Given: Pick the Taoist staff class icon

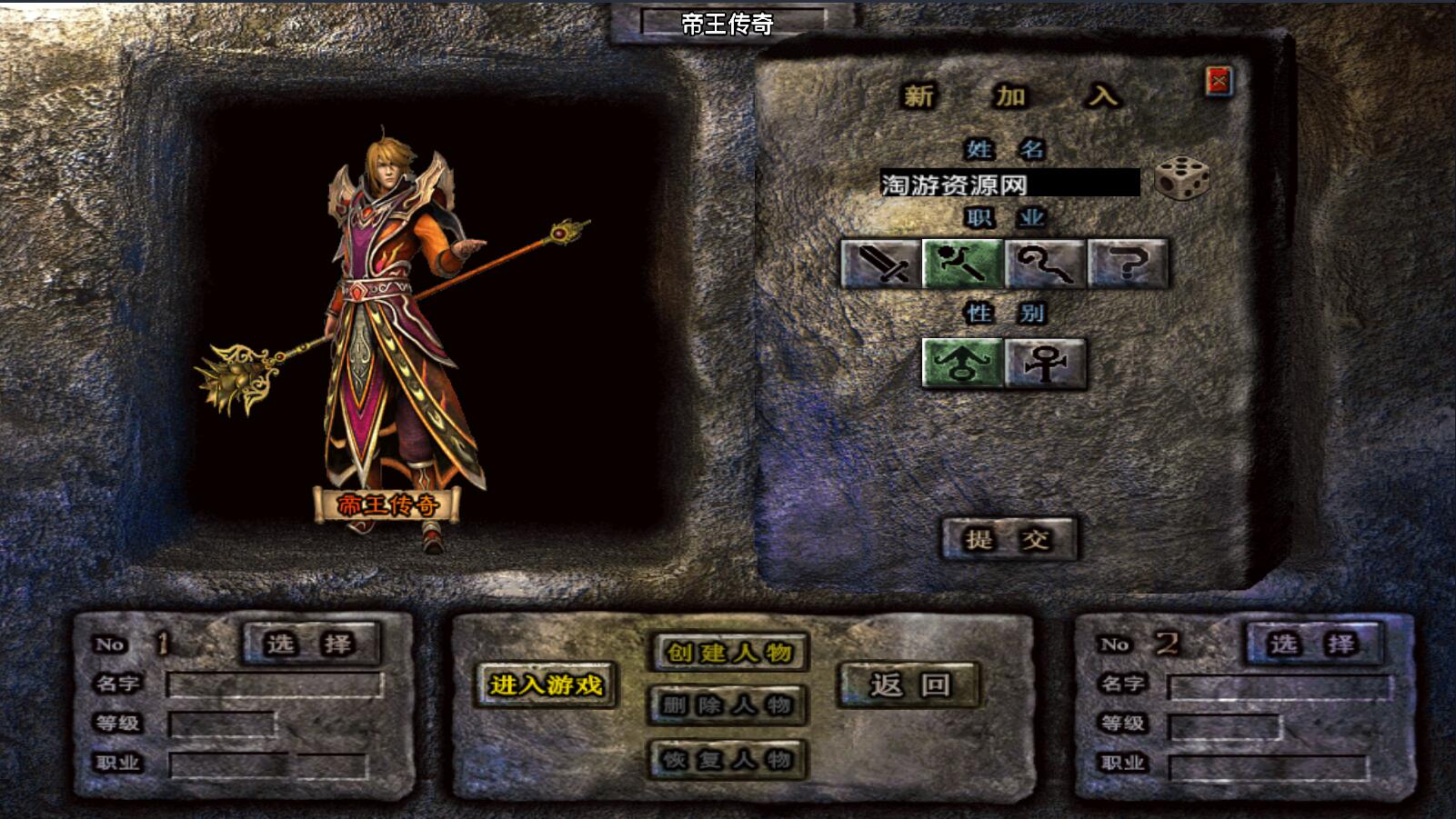Looking at the screenshot, I should pyautogui.click(x=1046, y=264).
